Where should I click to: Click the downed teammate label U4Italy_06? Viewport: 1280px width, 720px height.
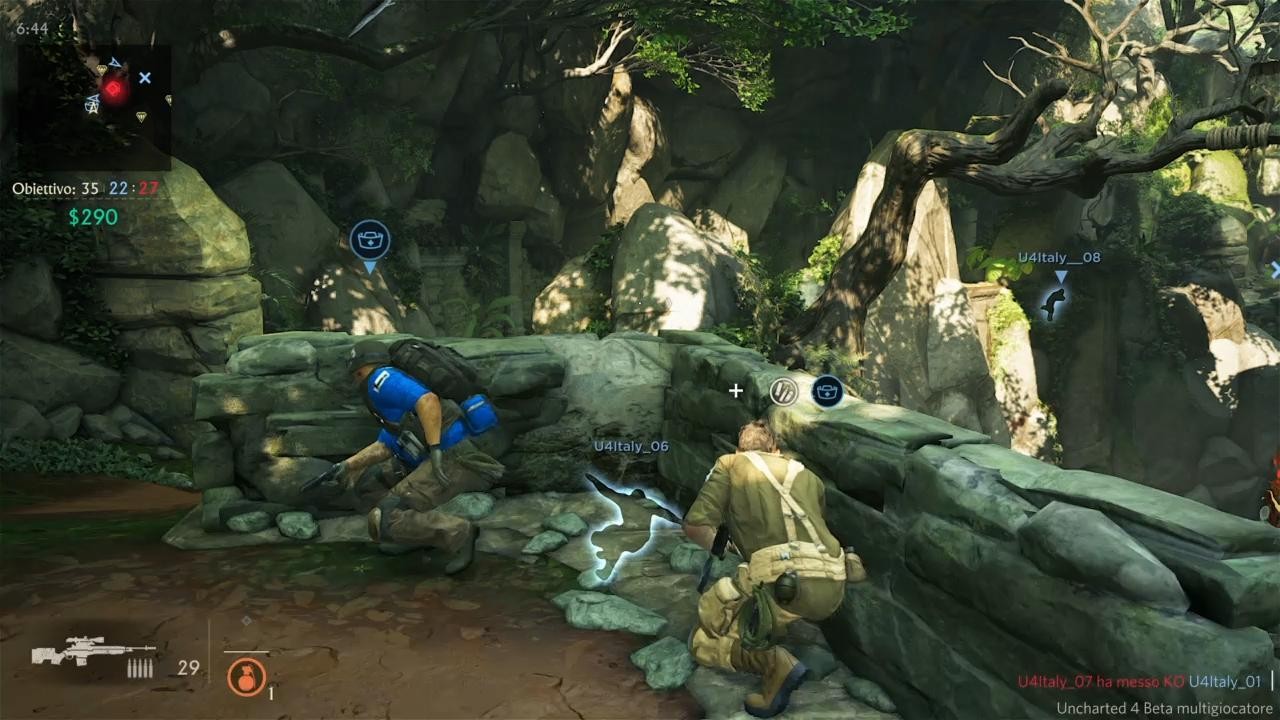[x=630, y=446]
